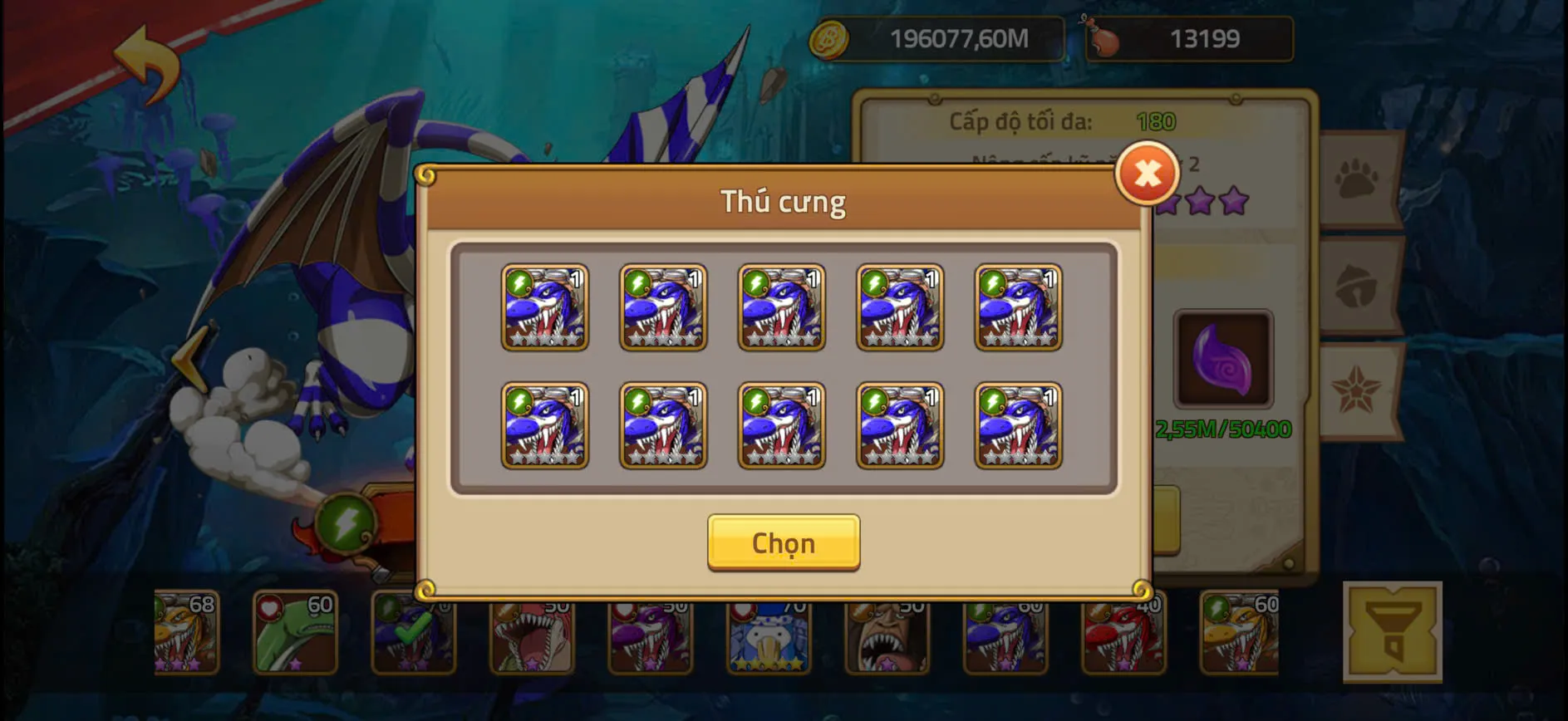This screenshot has height=721, width=1568.
Task: Click the Cấp độ tối đa value of 180
Action: point(1155,121)
